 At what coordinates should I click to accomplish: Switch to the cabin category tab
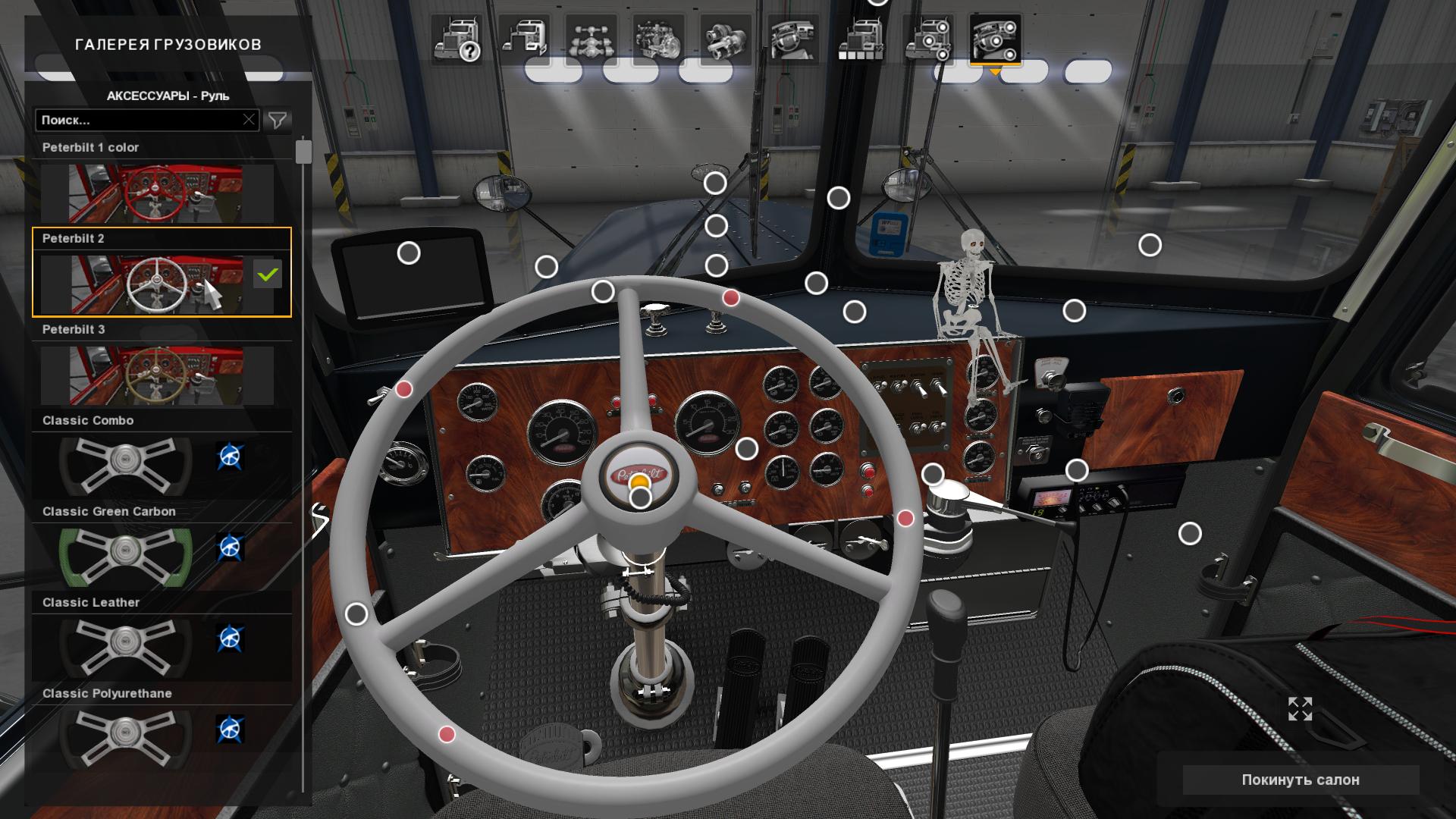click(524, 39)
